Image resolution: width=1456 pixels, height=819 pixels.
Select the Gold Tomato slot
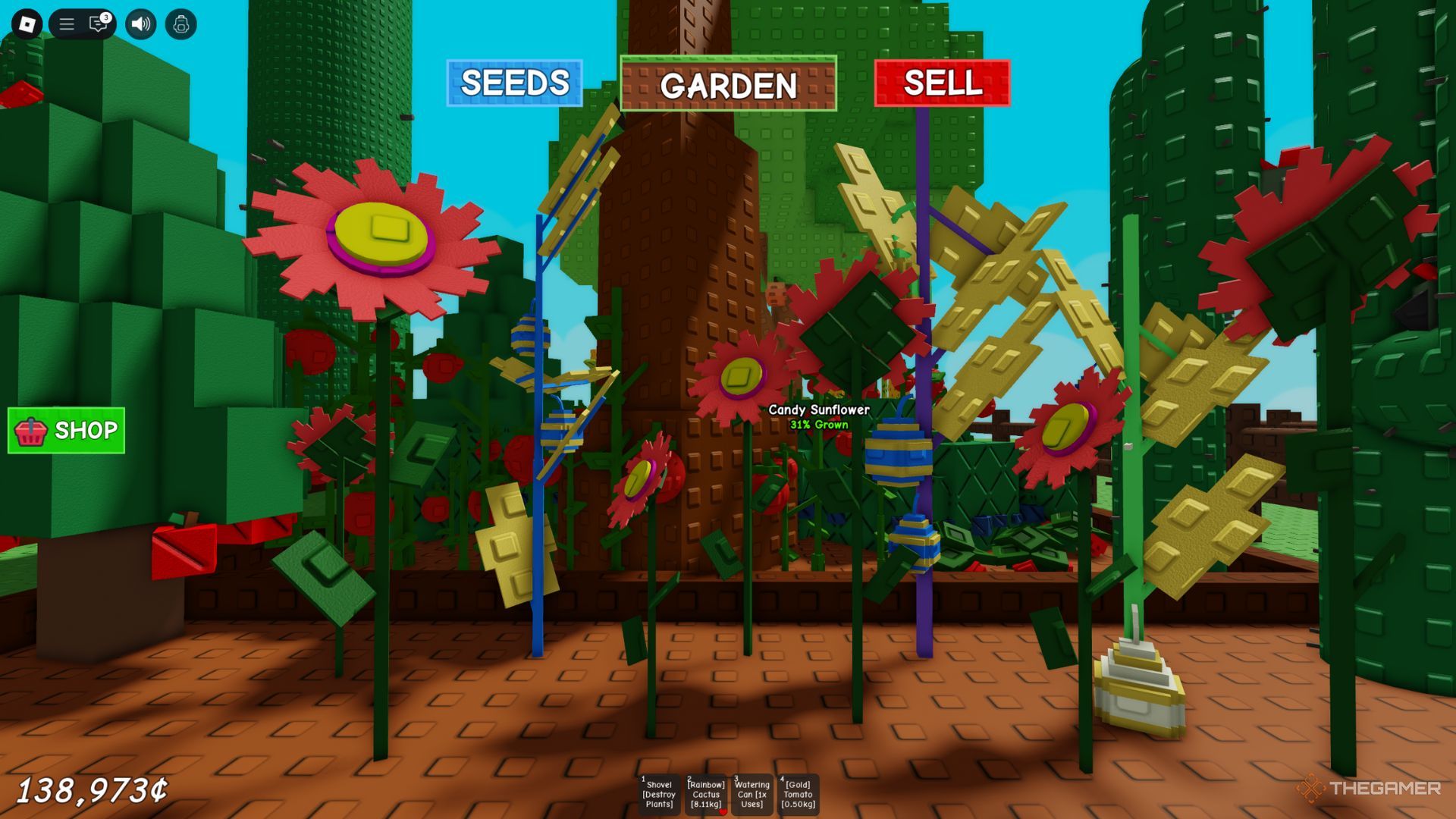(798, 794)
